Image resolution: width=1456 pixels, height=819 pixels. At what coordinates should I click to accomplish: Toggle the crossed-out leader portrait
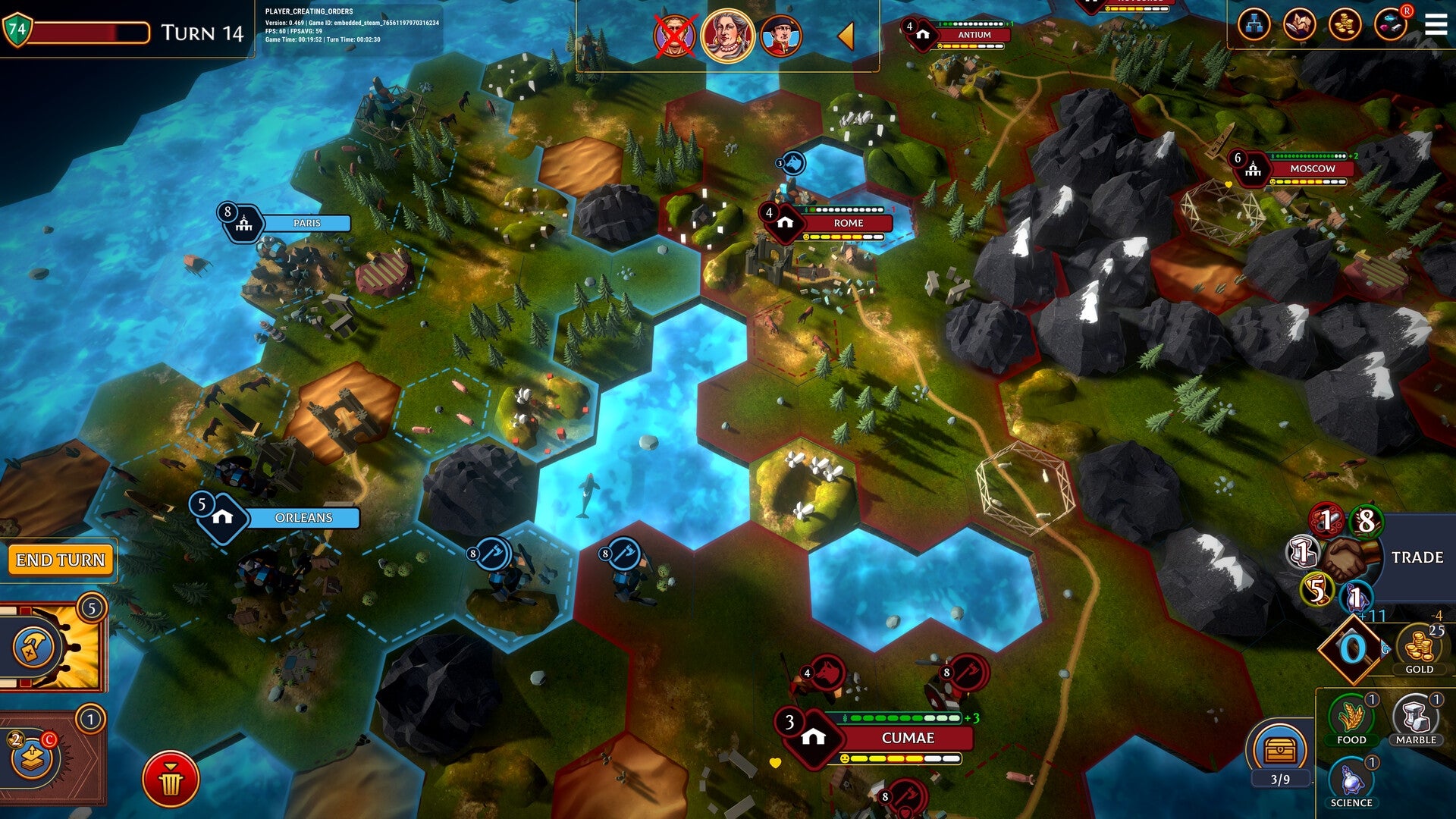point(674,36)
